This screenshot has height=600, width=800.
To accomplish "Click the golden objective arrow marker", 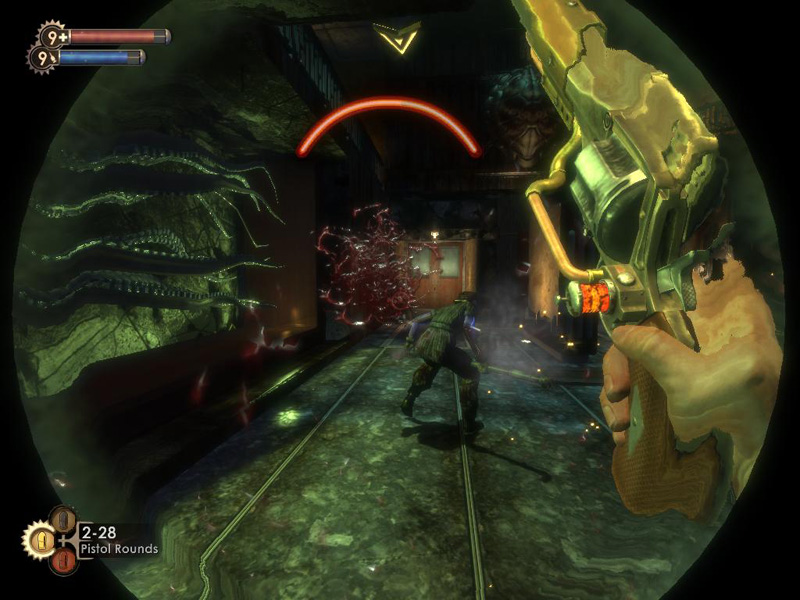I will [x=397, y=38].
